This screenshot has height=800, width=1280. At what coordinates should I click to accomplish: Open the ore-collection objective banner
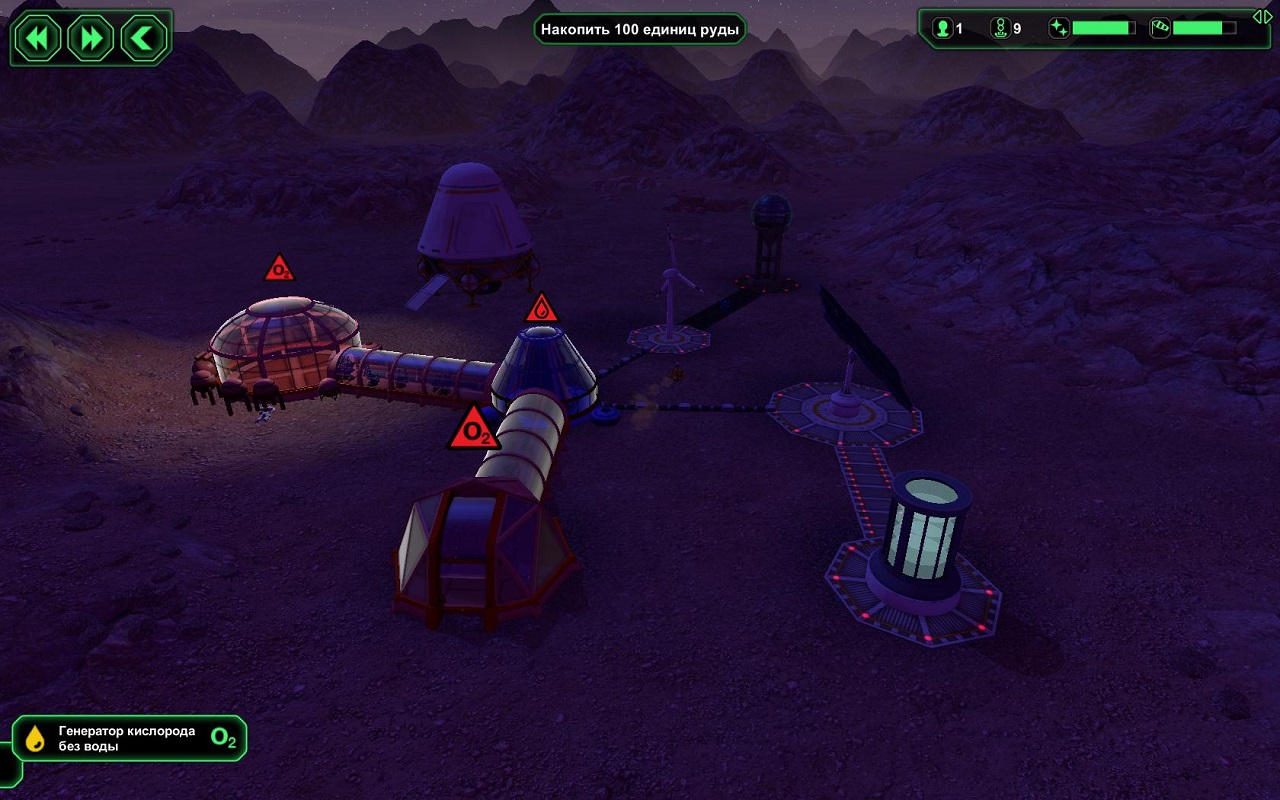coord(640,29)
